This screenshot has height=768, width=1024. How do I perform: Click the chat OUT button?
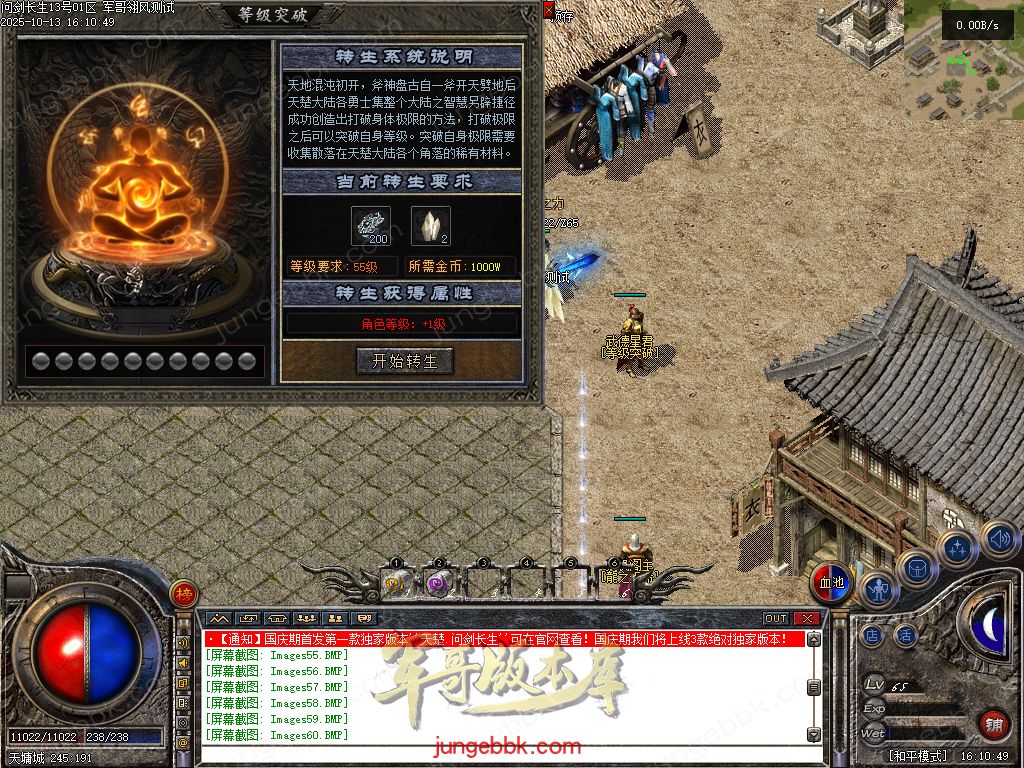pos(776,619)
